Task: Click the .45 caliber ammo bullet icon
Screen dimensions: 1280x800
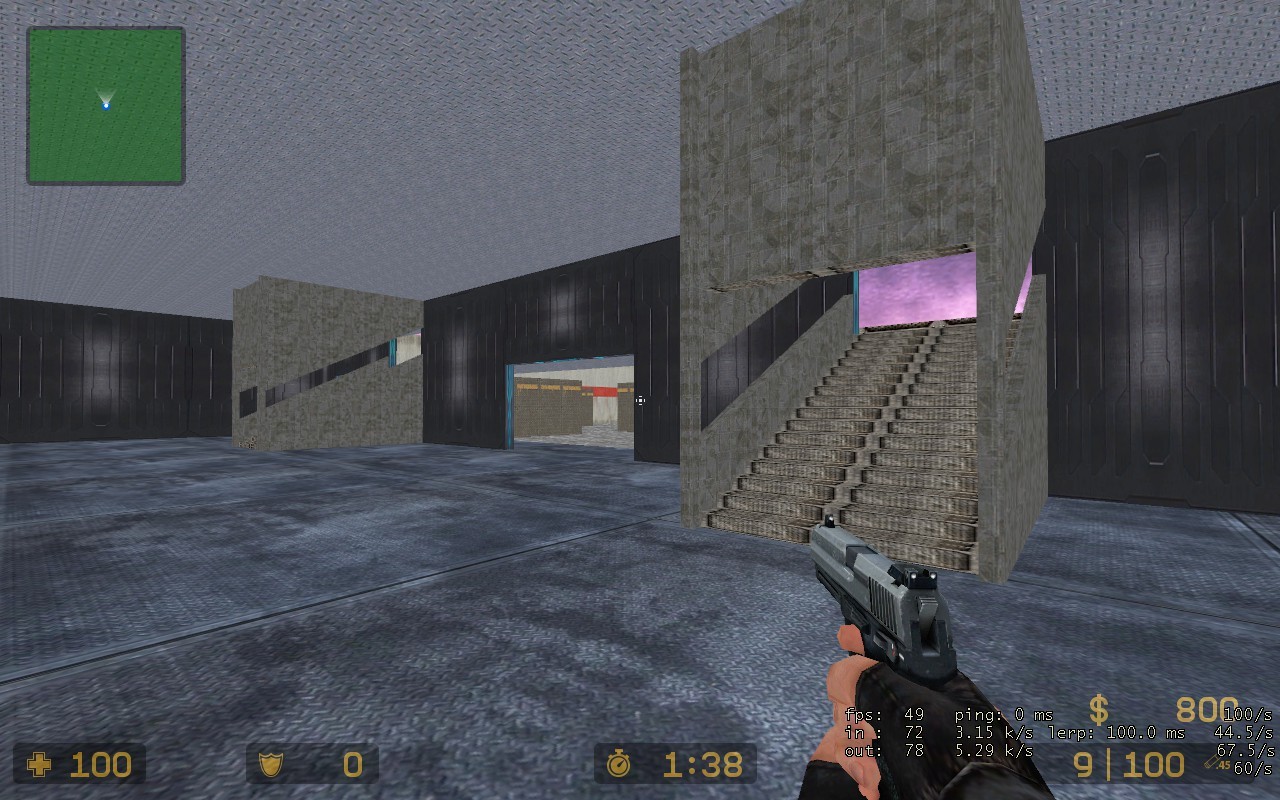Action: point(1216,763)
